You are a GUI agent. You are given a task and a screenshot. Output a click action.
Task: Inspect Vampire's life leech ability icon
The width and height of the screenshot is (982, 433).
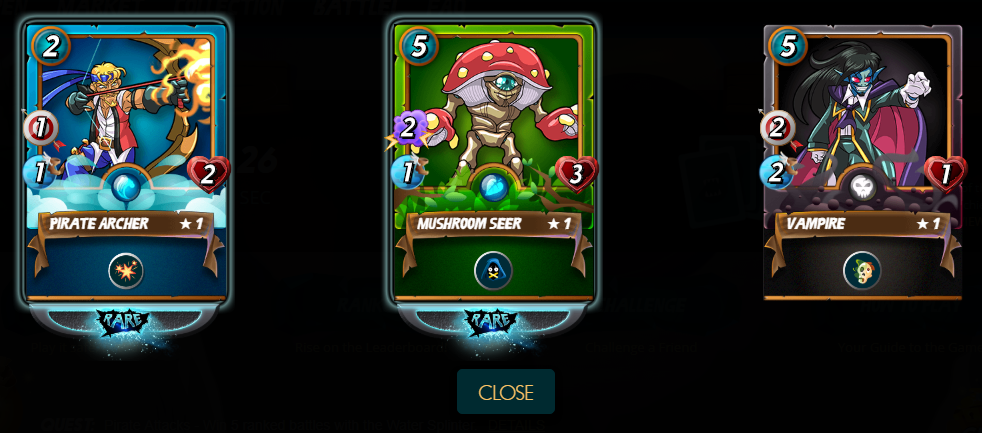tap(862, 270)
